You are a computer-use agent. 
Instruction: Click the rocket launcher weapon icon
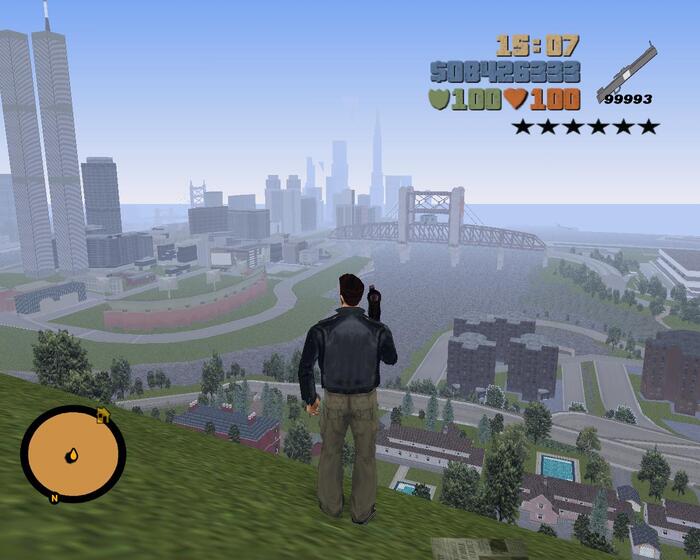tap(627, 71)
